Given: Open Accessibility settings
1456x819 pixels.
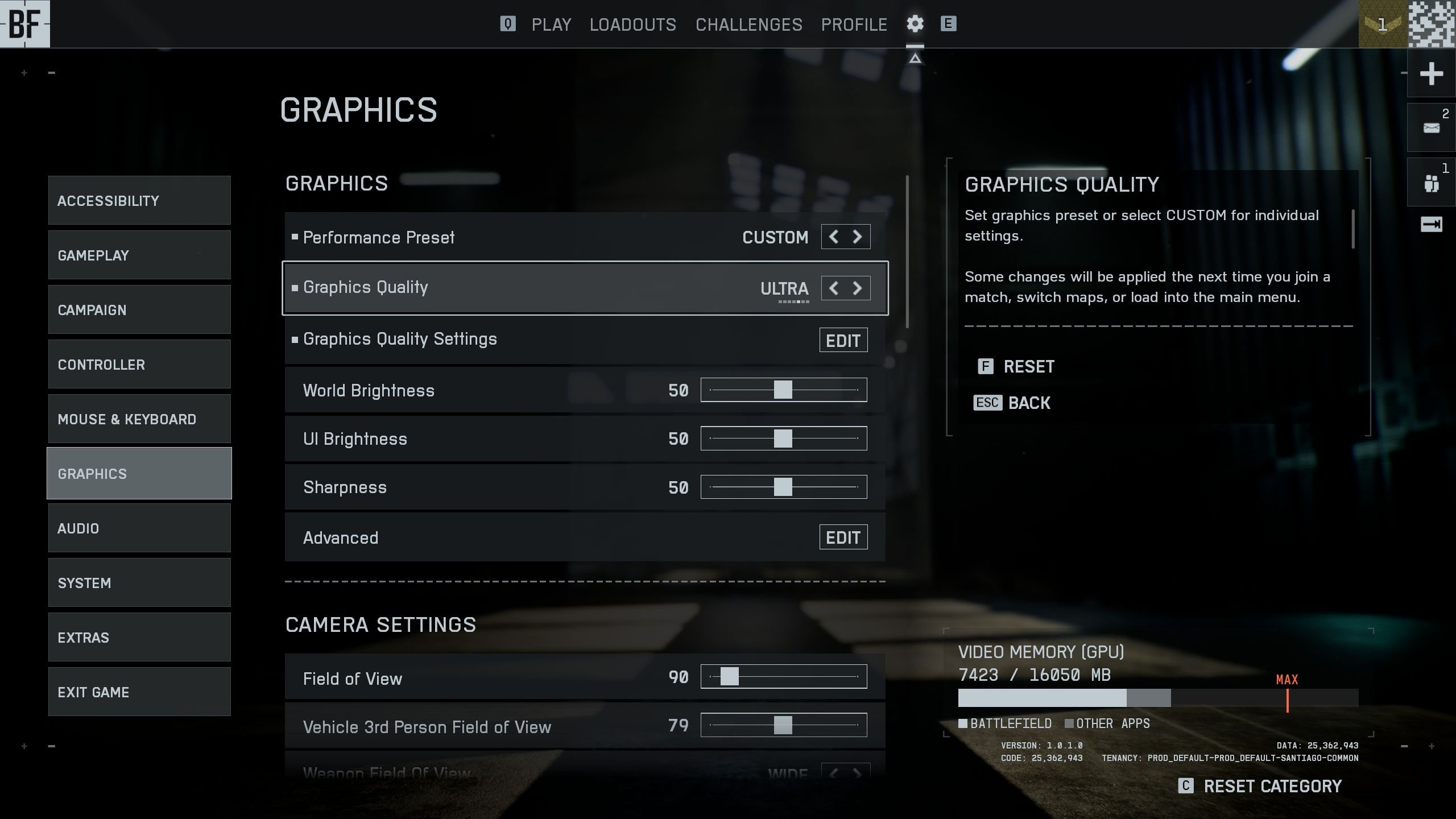Looking at the screenshot, I should [x=139, y=201].
